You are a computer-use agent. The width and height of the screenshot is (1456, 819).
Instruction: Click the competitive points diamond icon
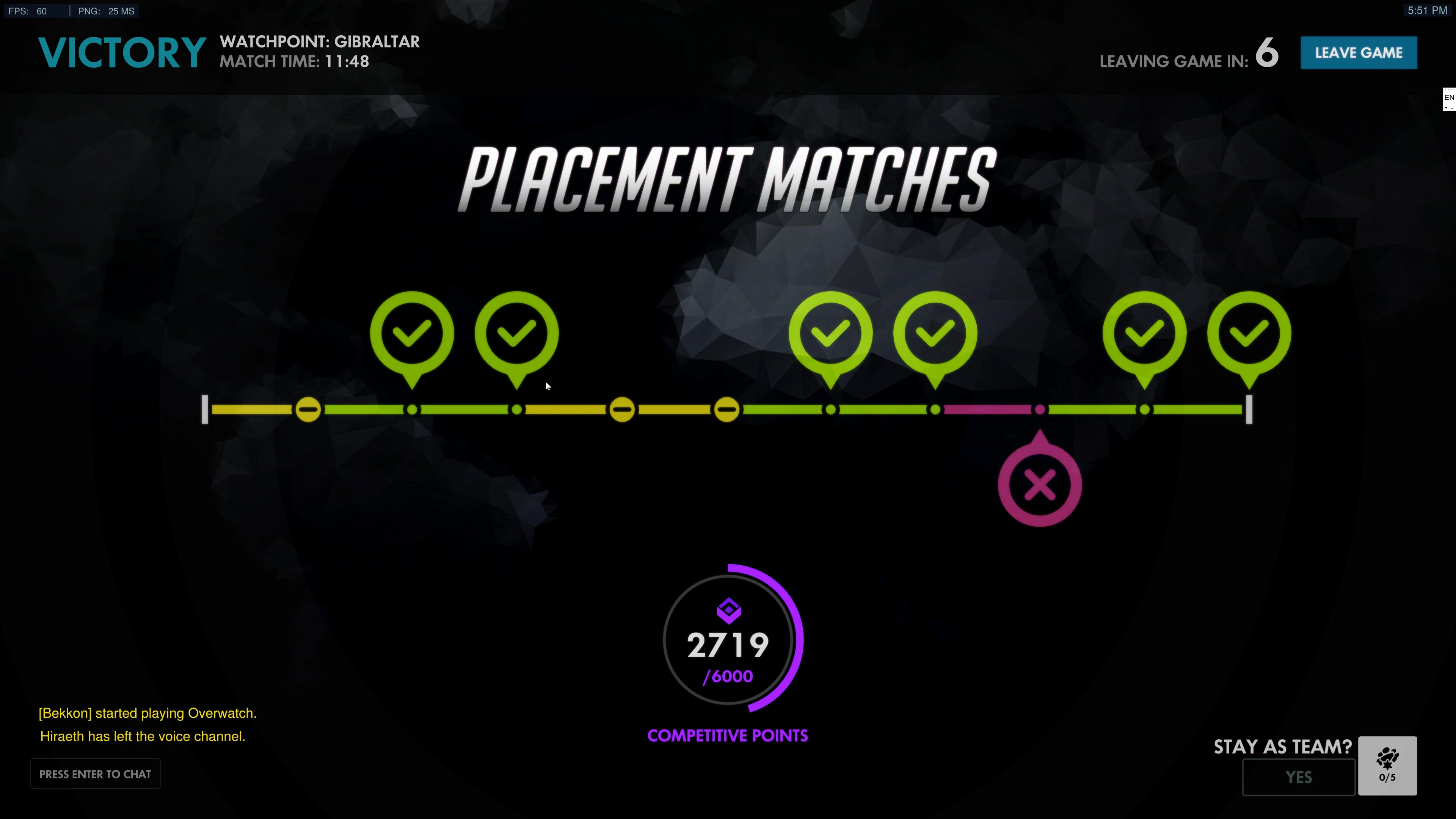click(x=729, y=610)
